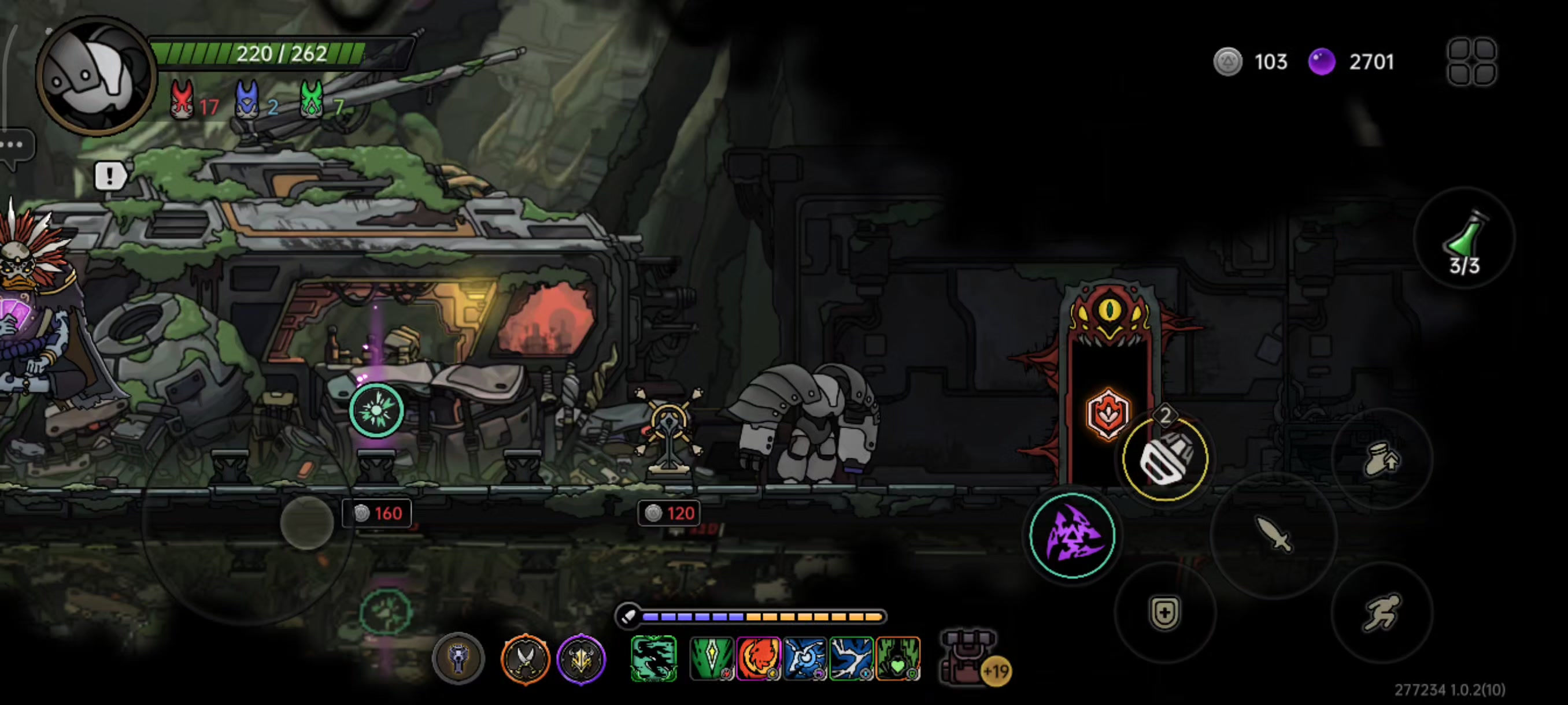The image size is (1568, 705).
Task: Tap the sword attack button
Action: coord(1273,535)
